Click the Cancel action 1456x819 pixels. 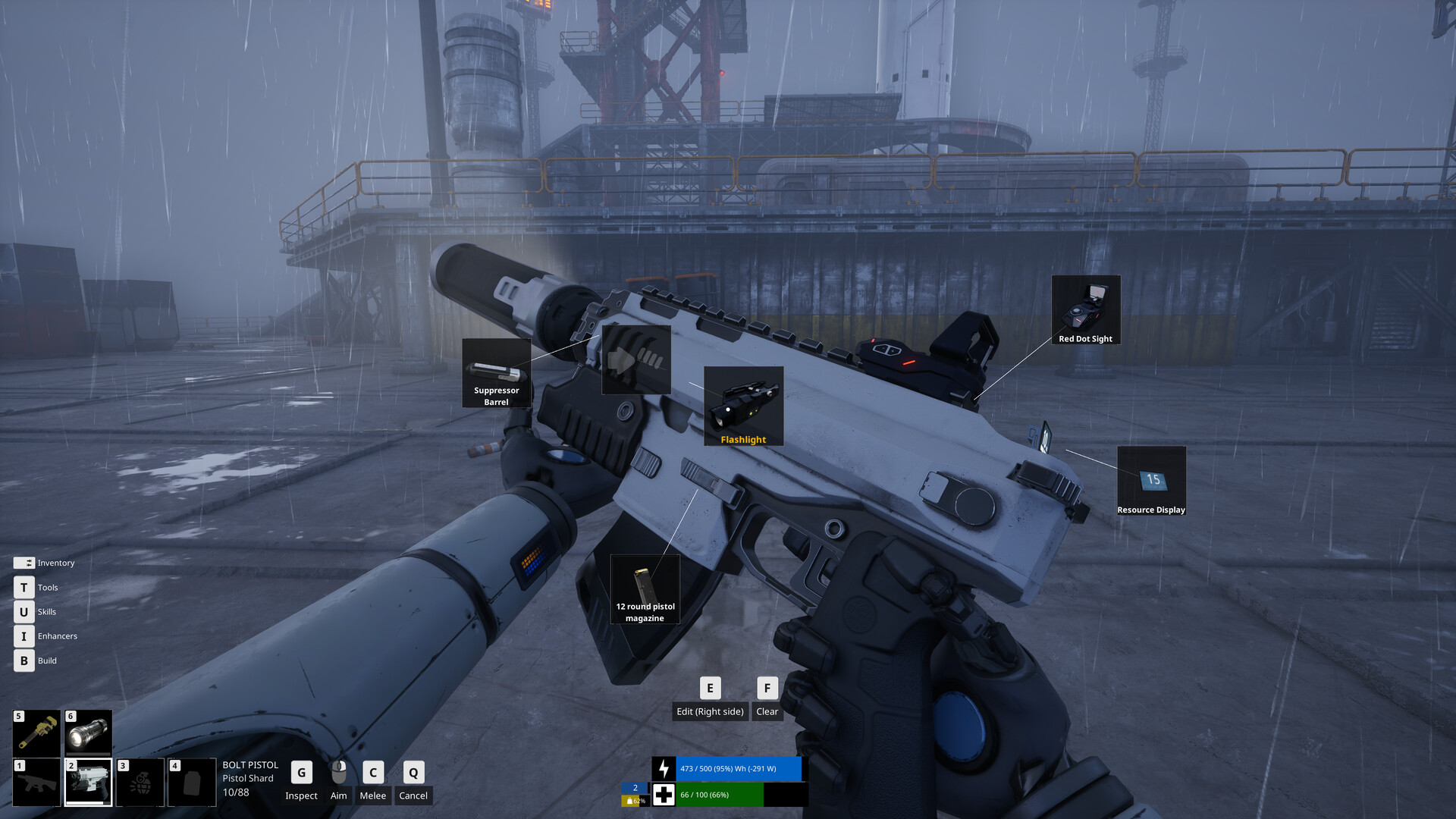coord(413,781)
